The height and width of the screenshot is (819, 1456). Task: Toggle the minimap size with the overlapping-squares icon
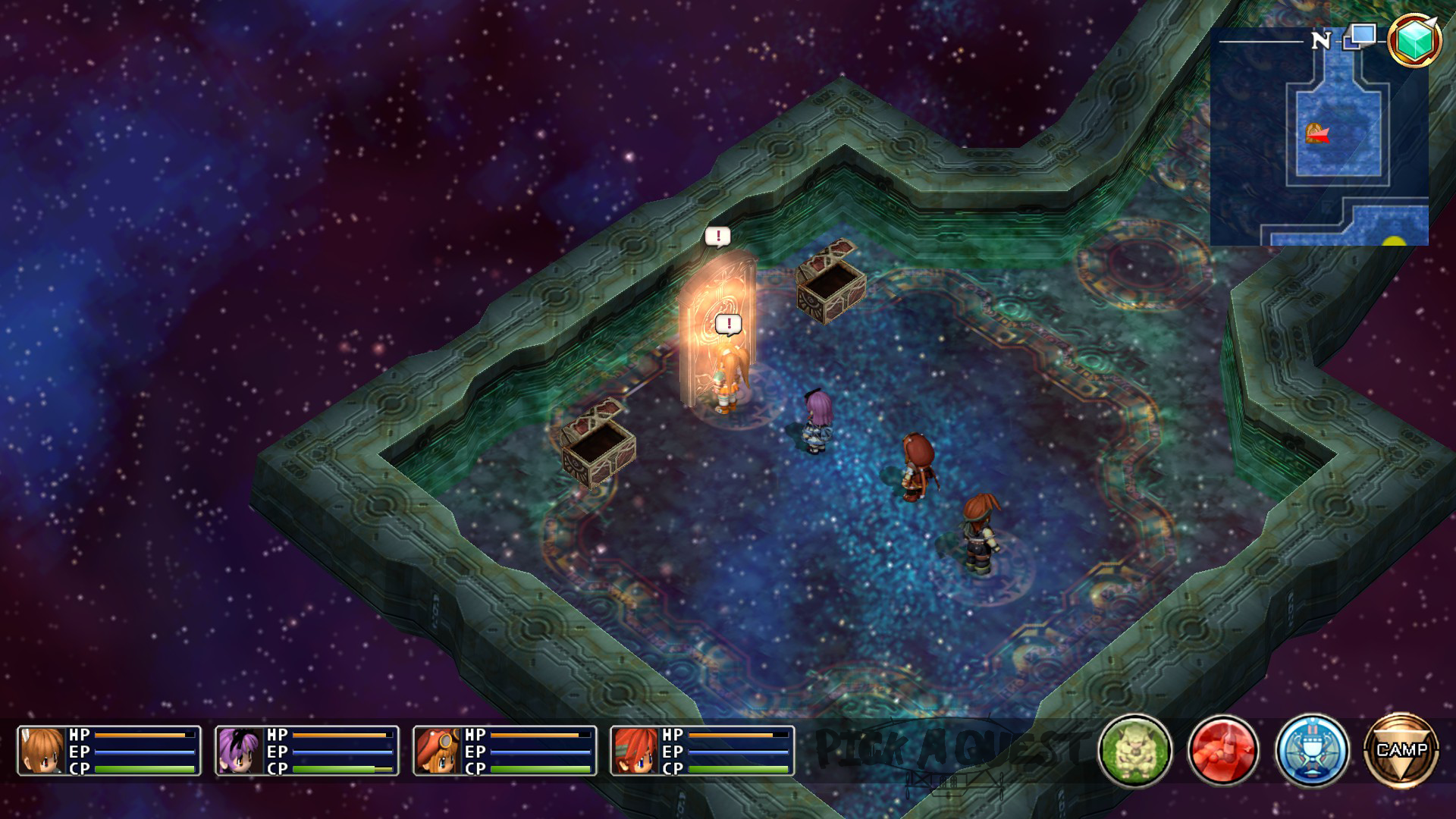pyautogui.click(x=1360, y=37)
